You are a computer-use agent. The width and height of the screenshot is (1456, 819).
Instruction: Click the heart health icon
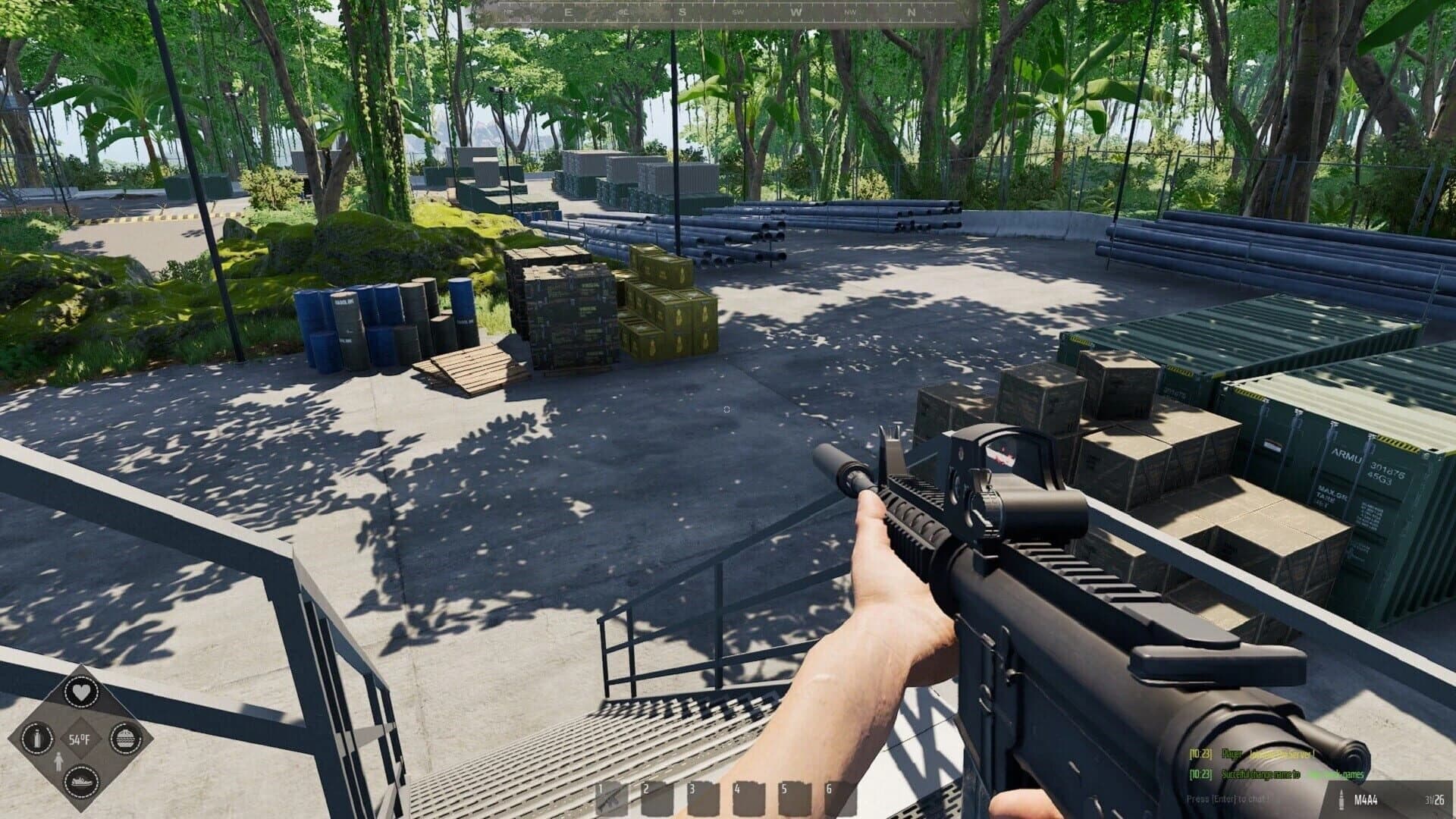tap(82, 692)
